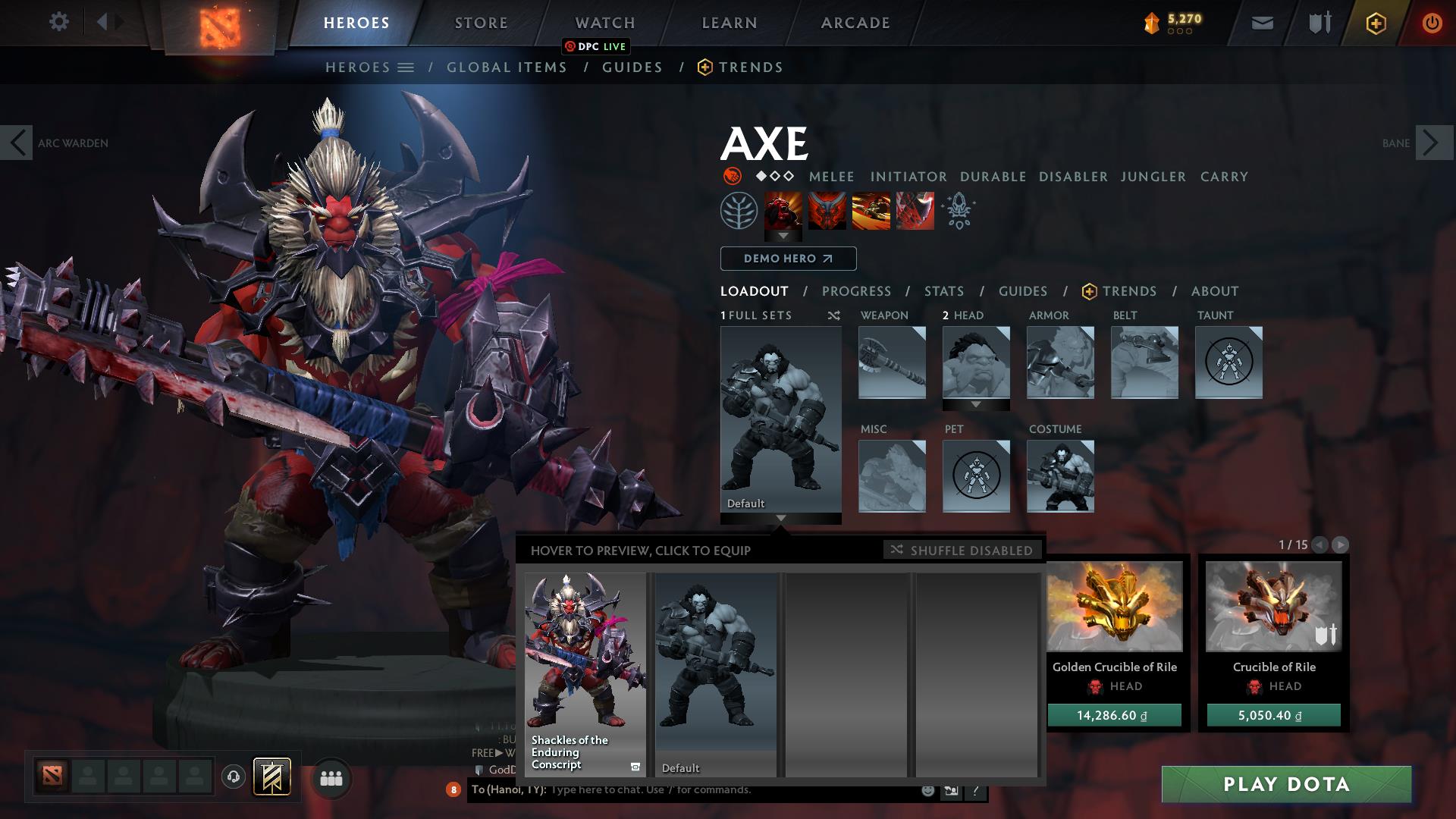
Task: Enable shuffle via Shuffle Disabled control
Action: pos(962,551)
